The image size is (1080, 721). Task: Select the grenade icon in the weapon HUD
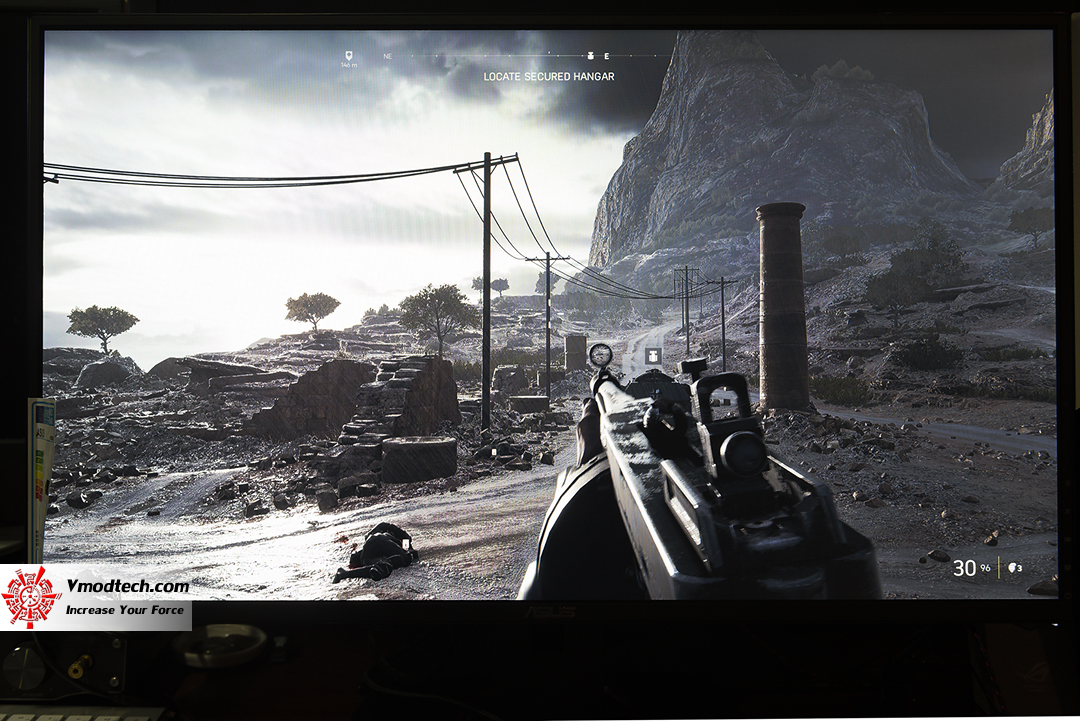[x=1015, y=568]
